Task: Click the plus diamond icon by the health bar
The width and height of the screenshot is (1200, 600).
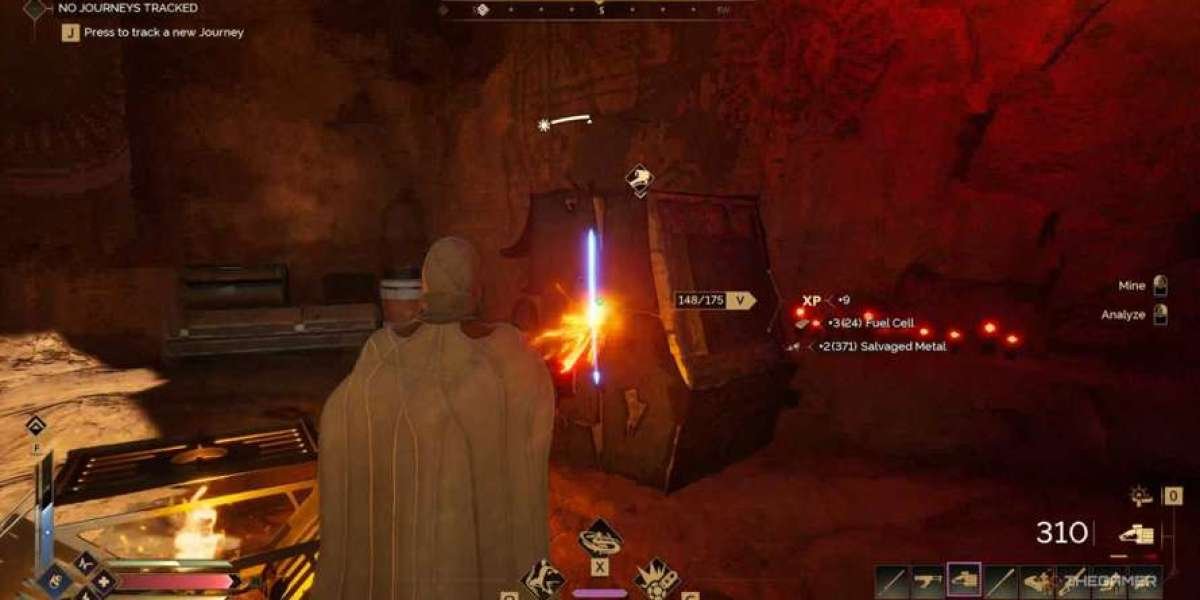Action: (102, 583)
